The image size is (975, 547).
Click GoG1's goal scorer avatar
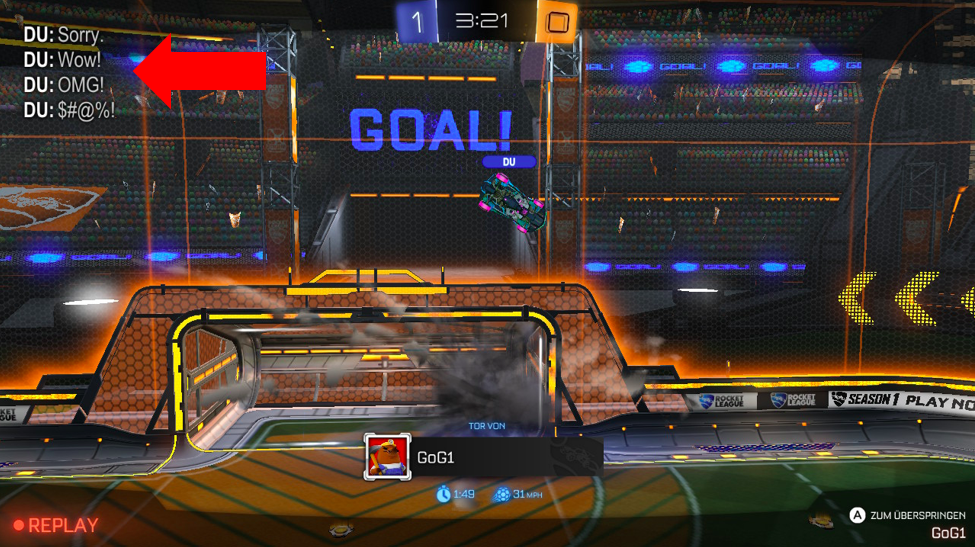387,458
